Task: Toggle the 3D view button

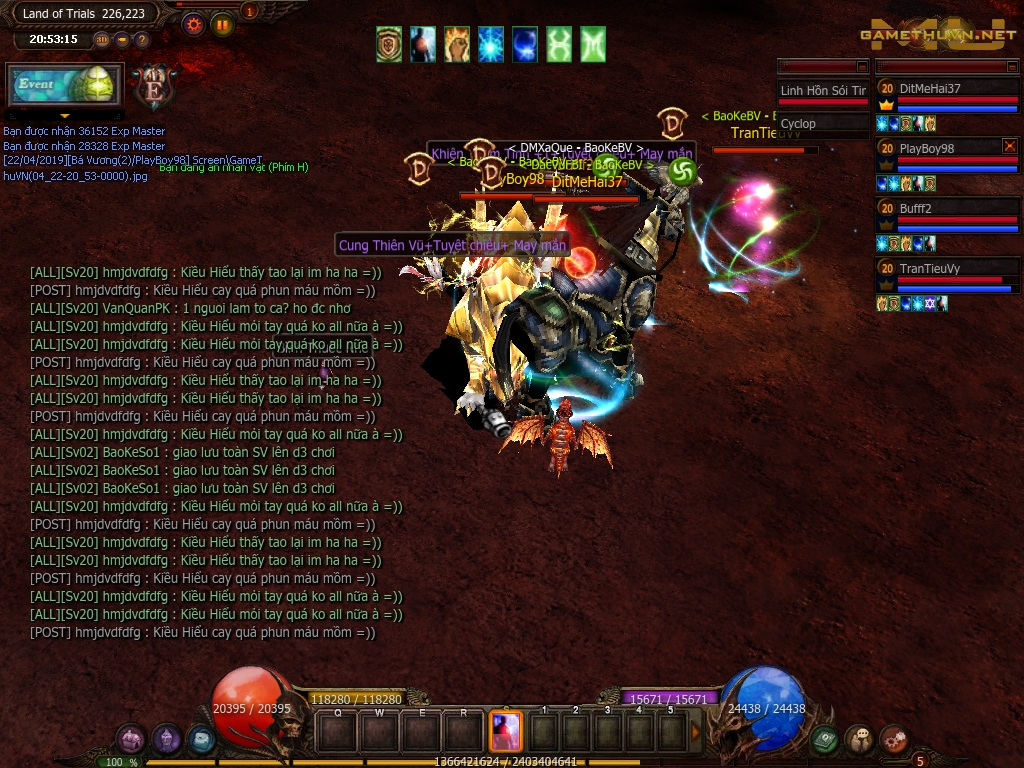Action: coord(102,40)
